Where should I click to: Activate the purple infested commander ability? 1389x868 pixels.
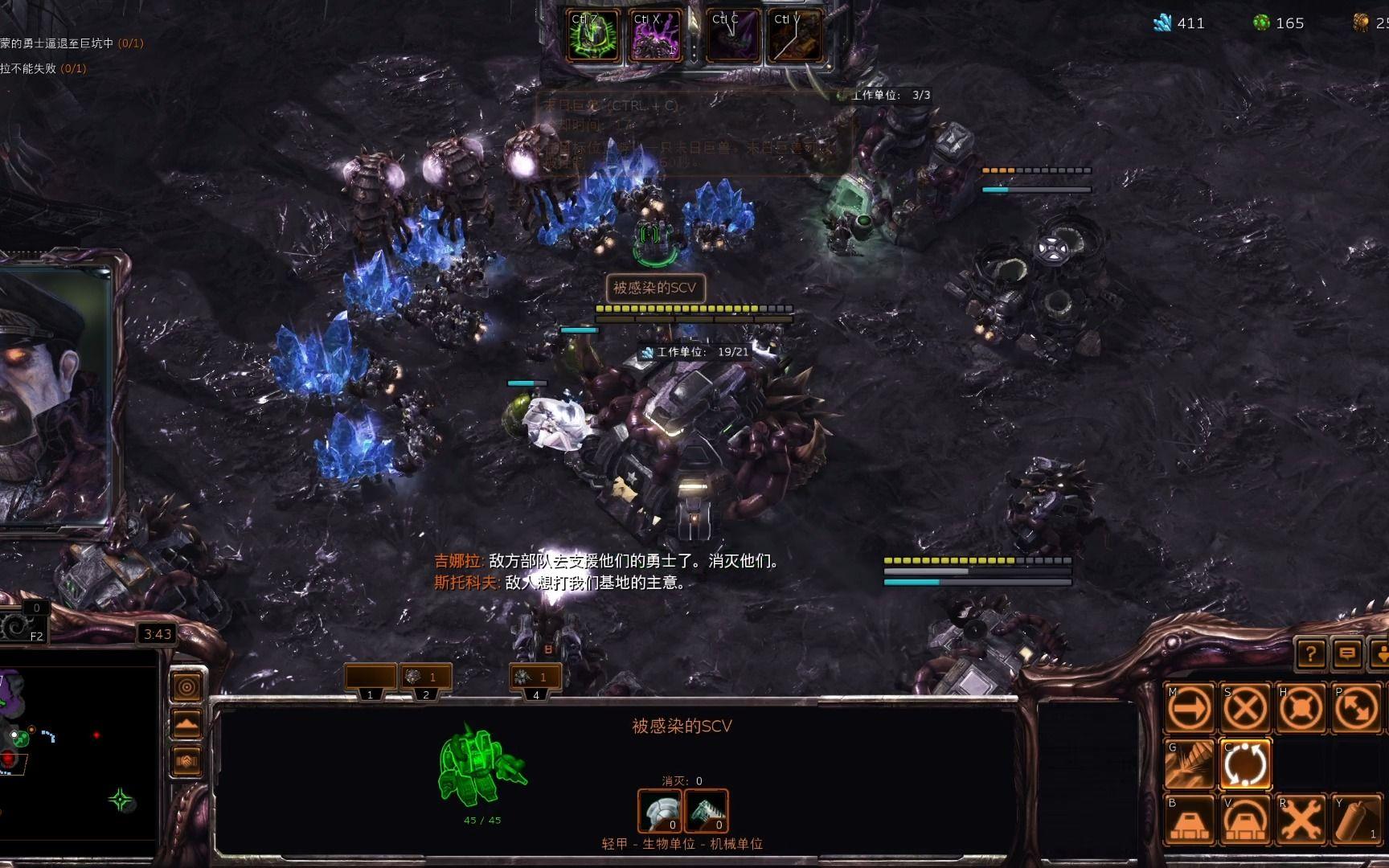point(656,36)
